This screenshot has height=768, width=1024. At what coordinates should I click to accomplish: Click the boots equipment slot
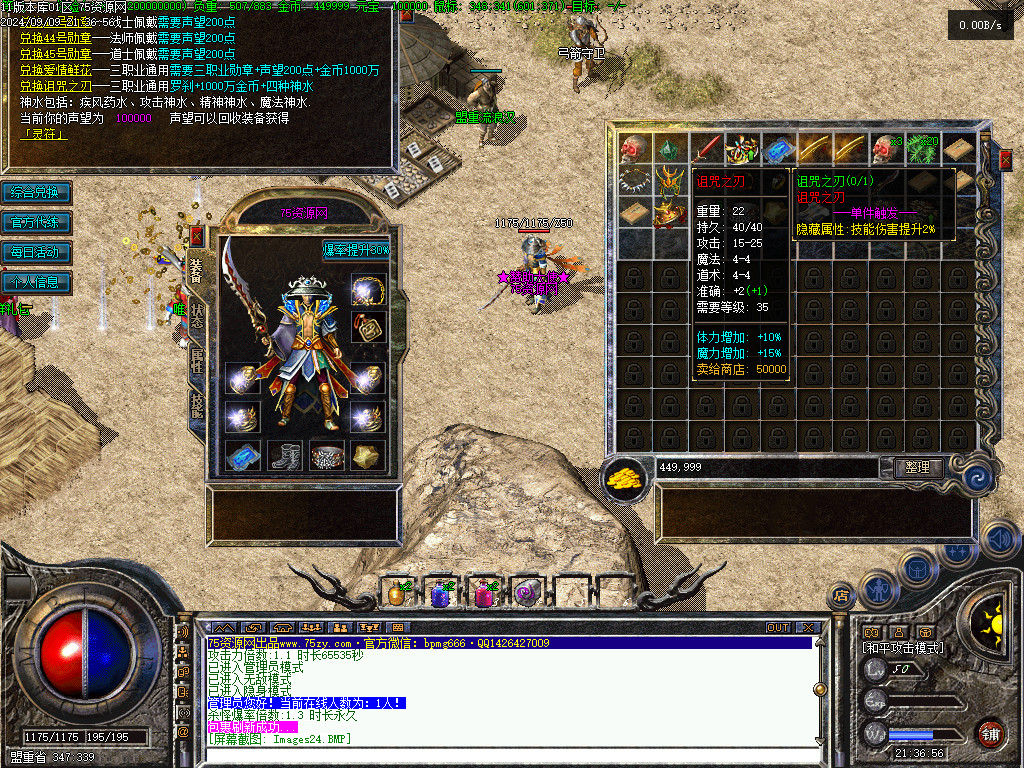284,456
